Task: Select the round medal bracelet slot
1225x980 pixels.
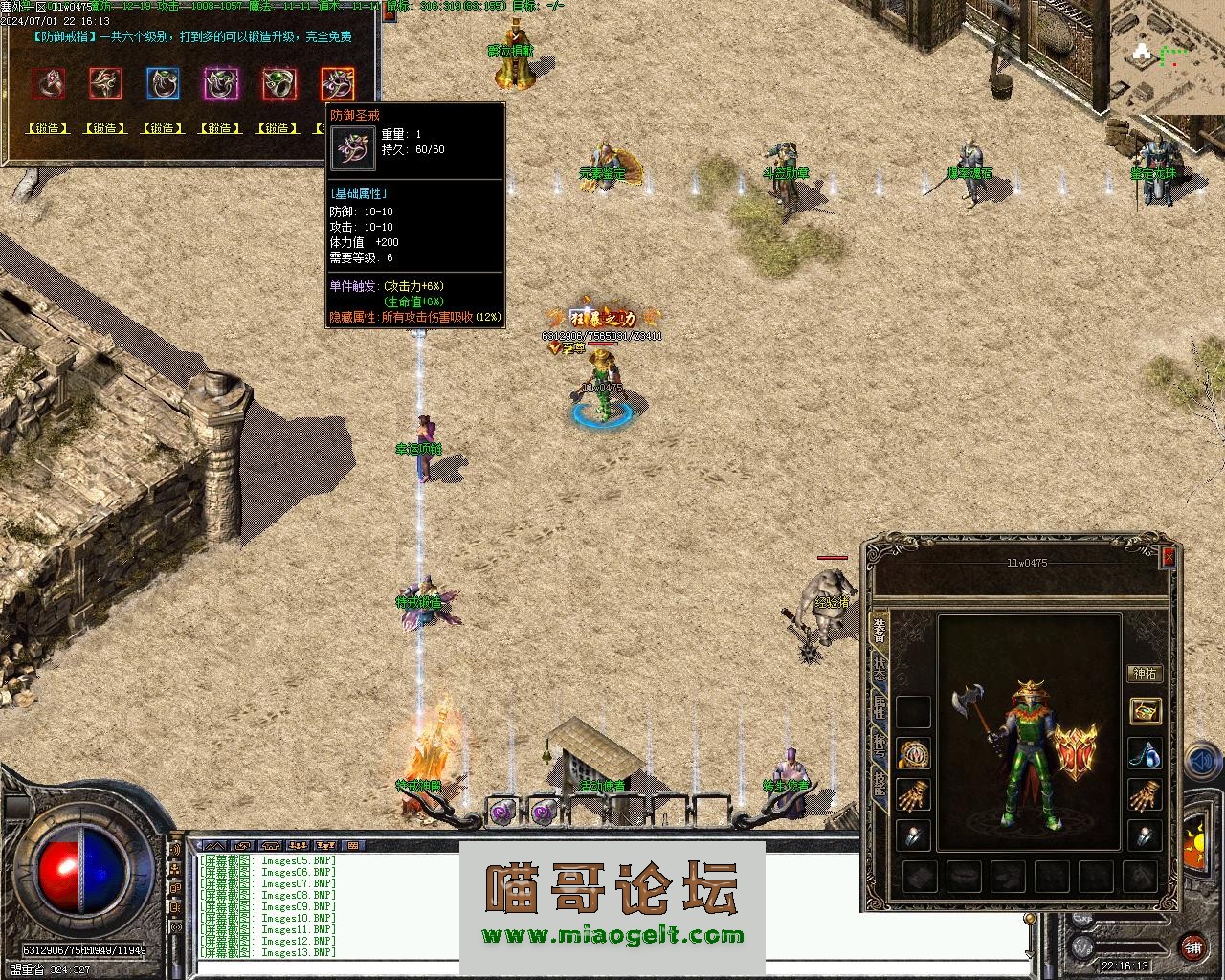Action: (913, 753)
